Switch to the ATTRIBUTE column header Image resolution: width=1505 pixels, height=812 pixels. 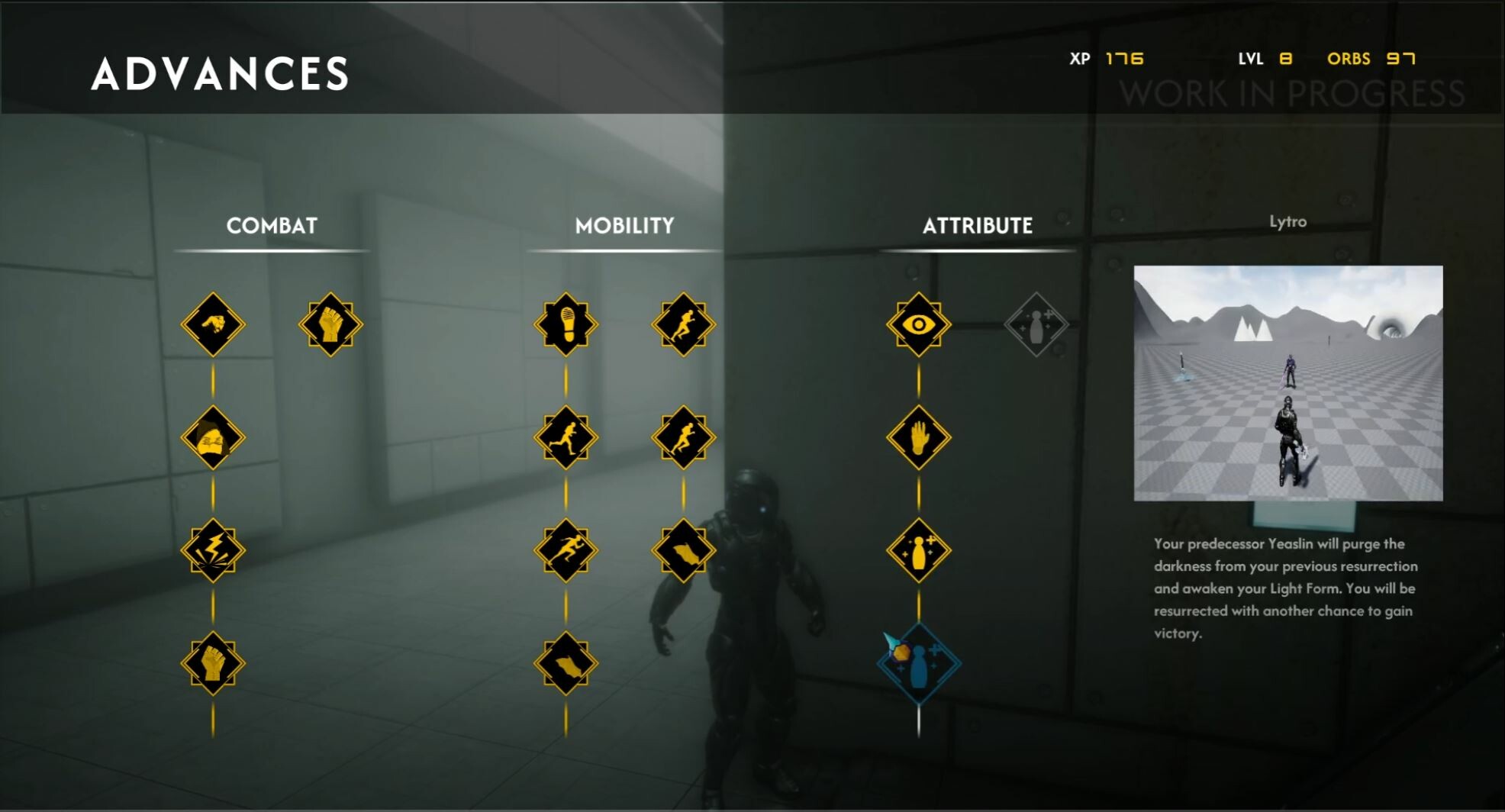977,226
